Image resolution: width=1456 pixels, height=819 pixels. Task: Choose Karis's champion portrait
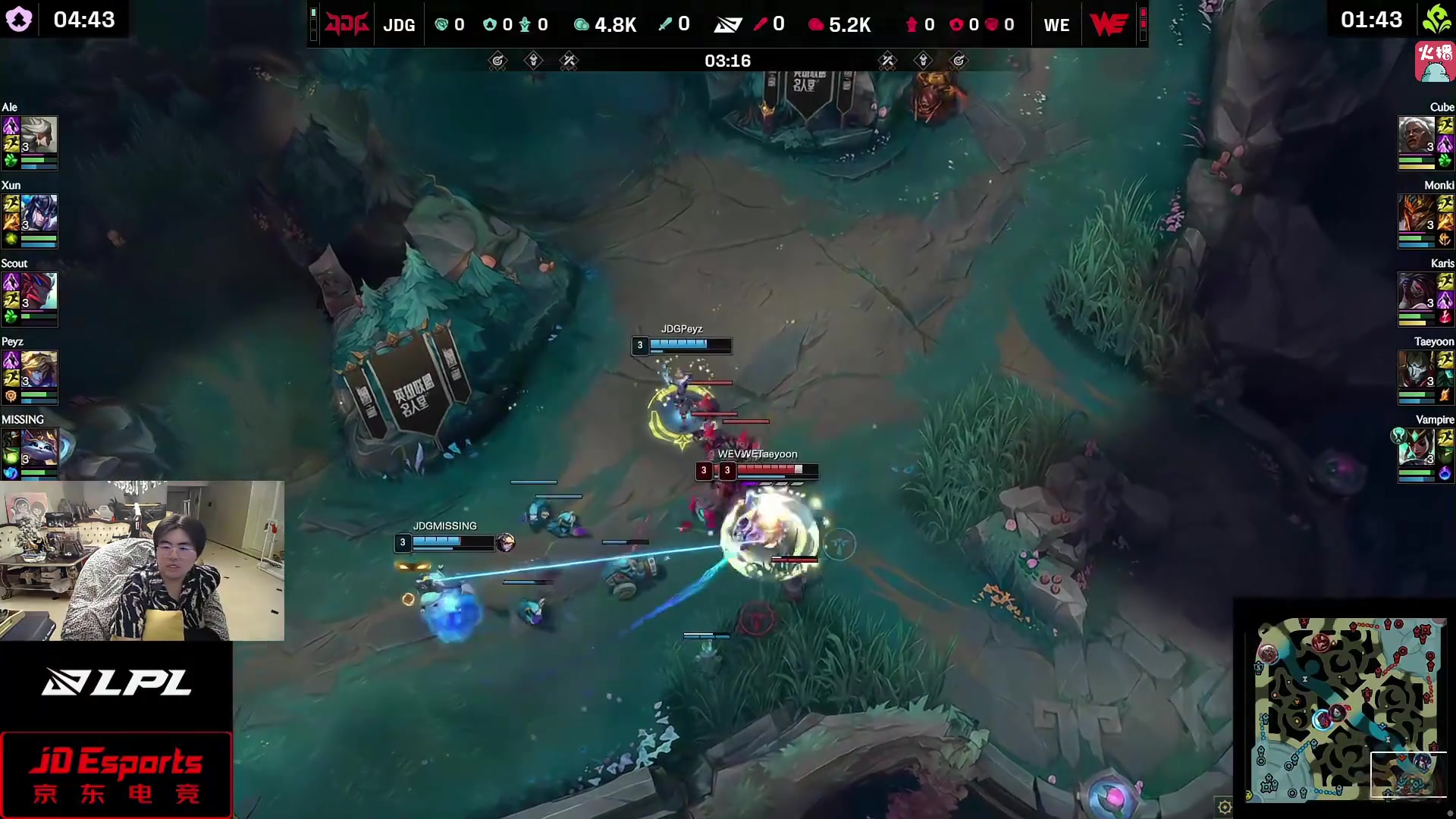coord(1416,292)
